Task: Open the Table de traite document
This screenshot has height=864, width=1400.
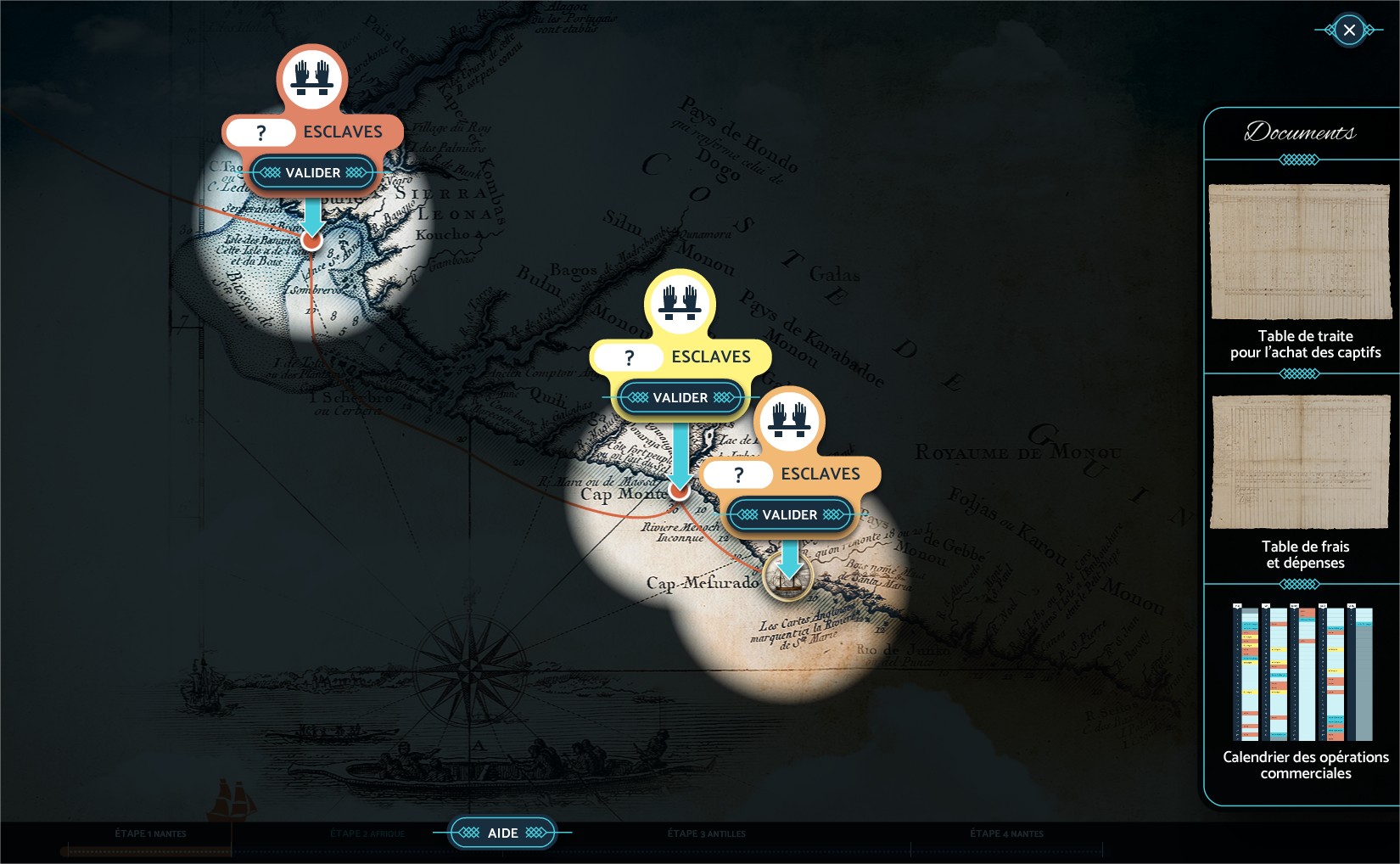Action: coord(1301,252)
